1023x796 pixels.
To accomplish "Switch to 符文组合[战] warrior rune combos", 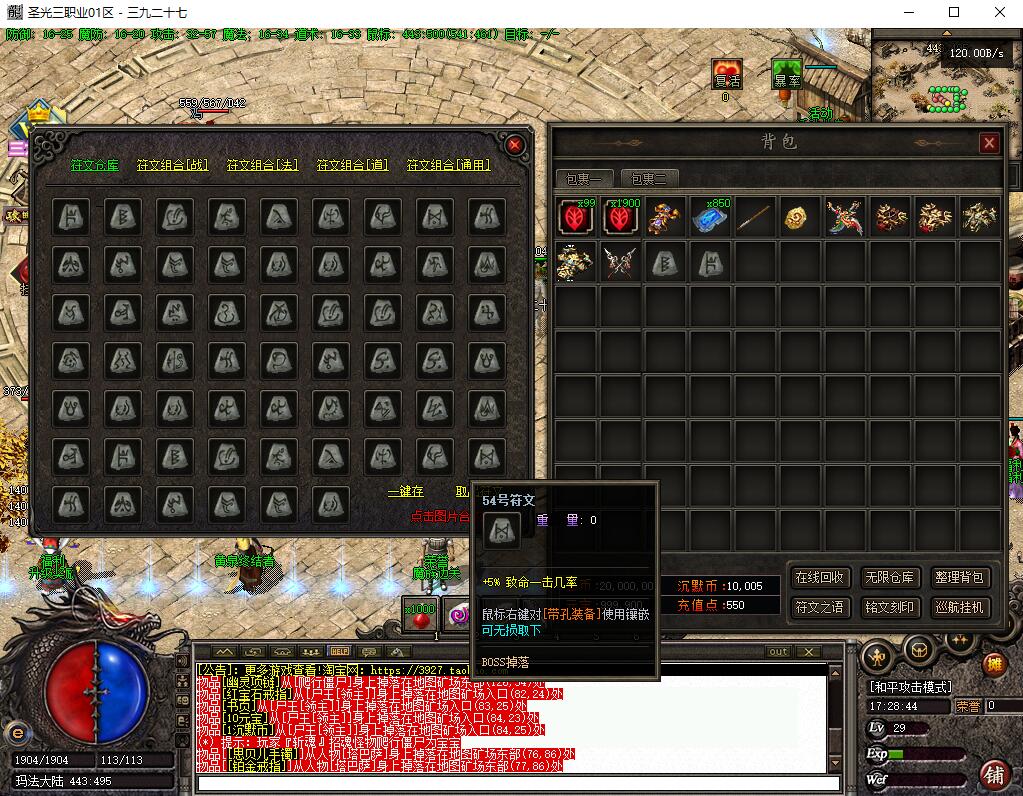I will (172, 165).
